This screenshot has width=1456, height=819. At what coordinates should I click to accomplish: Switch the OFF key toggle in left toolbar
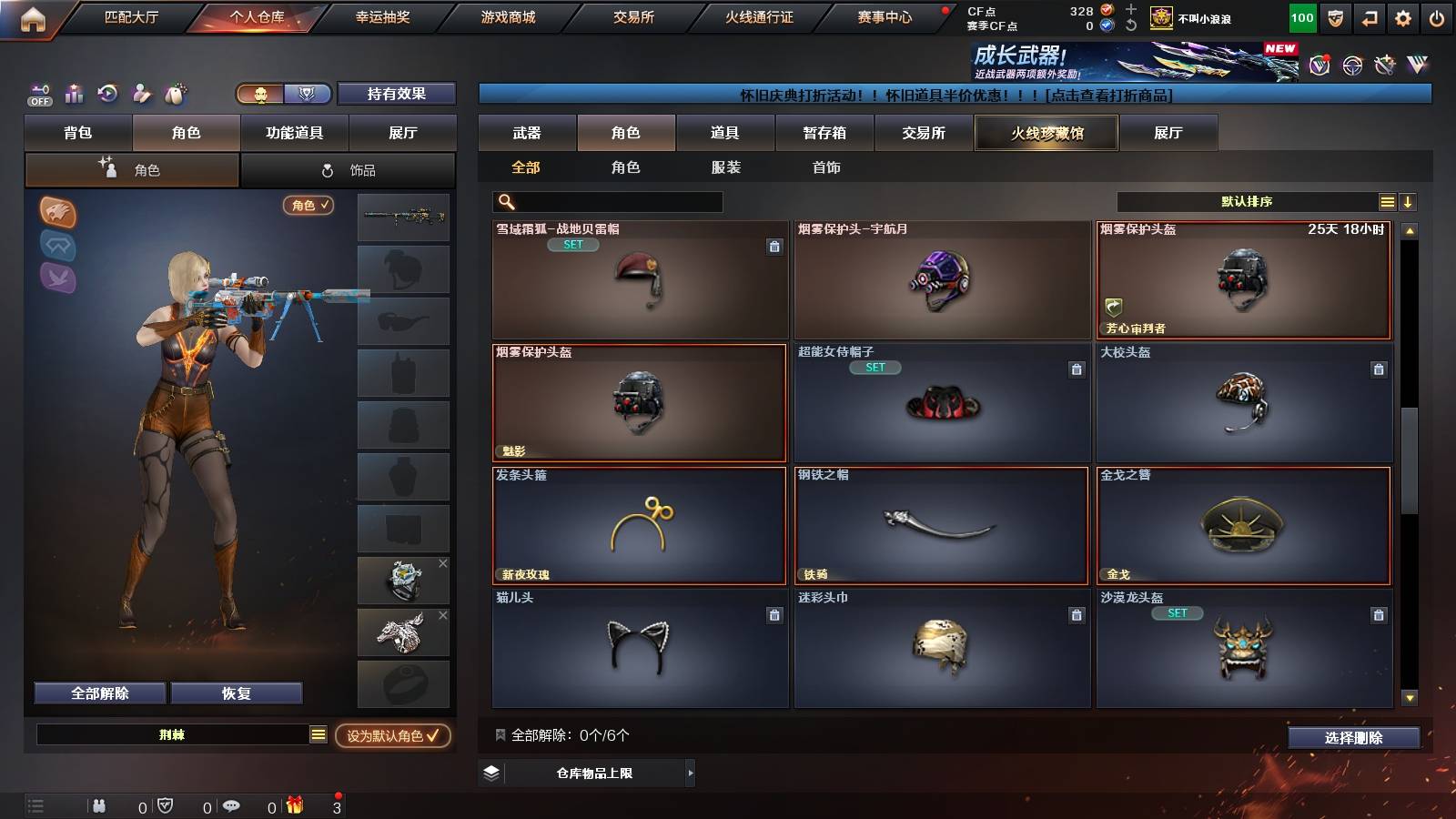coord(39,95)
